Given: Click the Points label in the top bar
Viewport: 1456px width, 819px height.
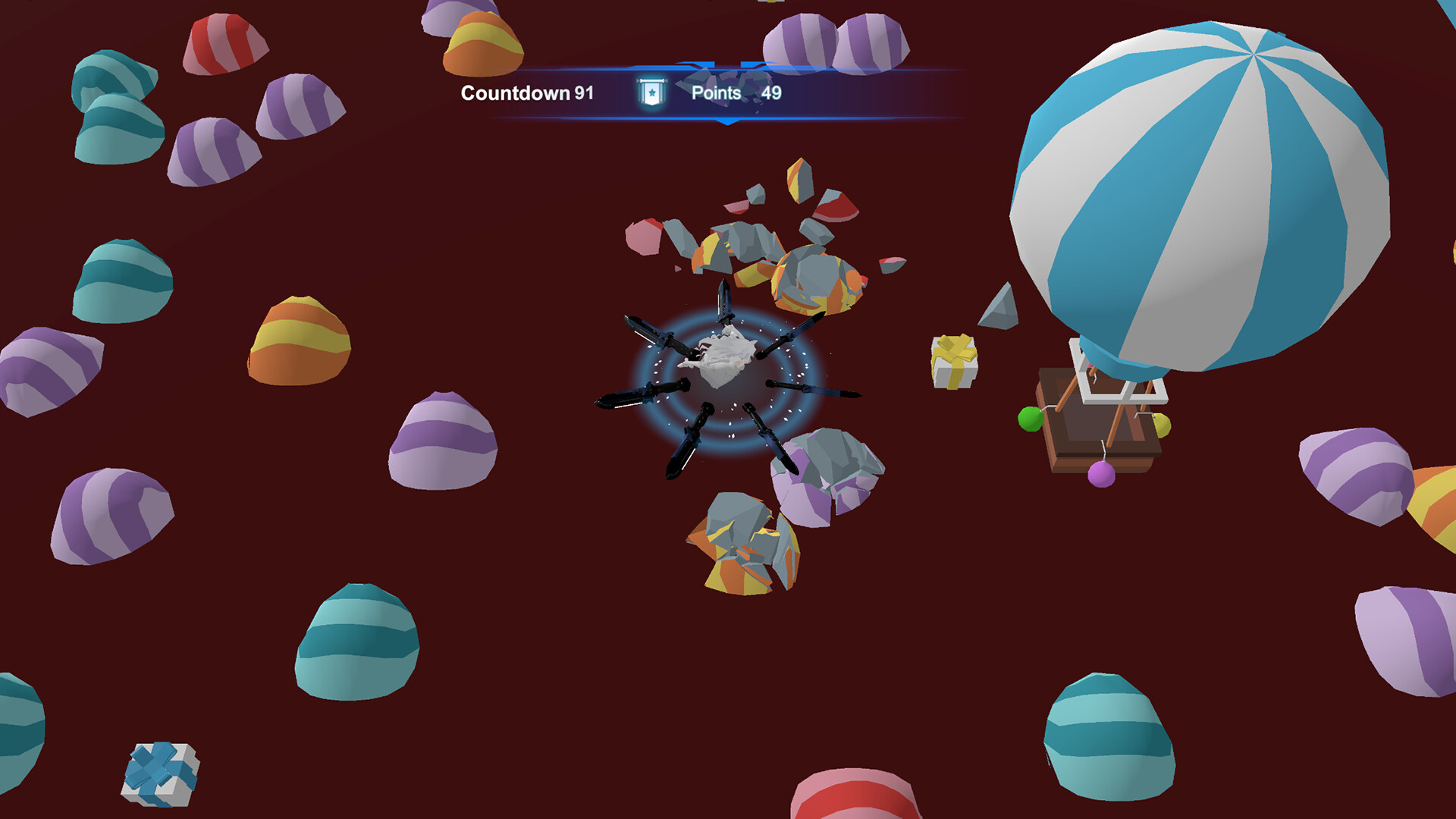Looking at the screenshot, I should tap(716, 93).
